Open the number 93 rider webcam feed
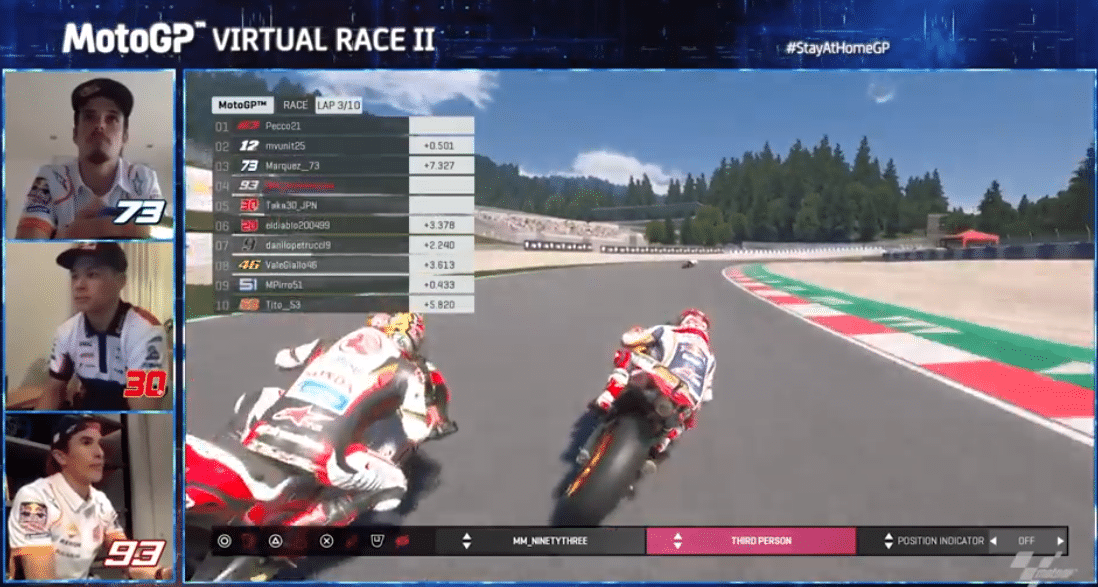Image resolution: width=1098 pixels, height=587 pixels. coord(89,496)
